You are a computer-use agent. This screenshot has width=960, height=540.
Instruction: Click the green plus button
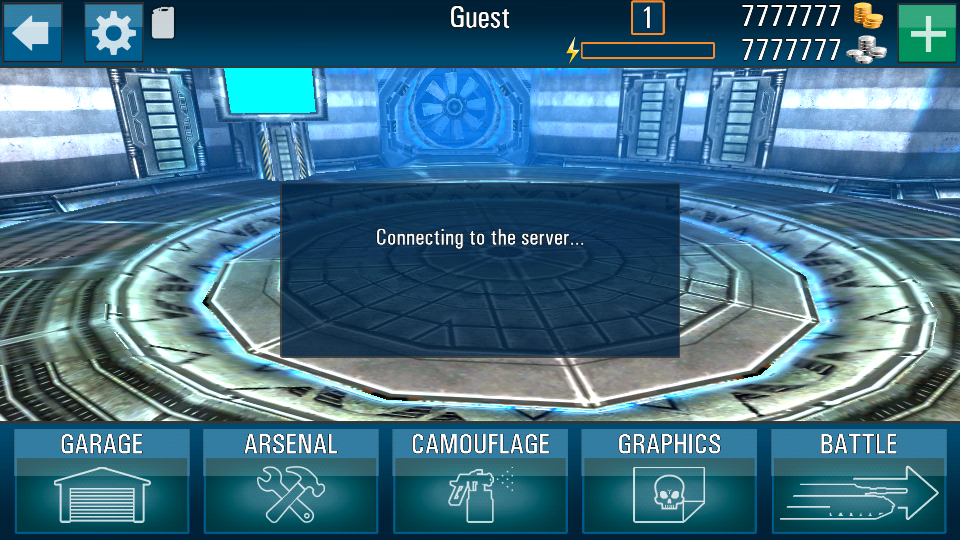pyautogui.click(x=927, y=33)
